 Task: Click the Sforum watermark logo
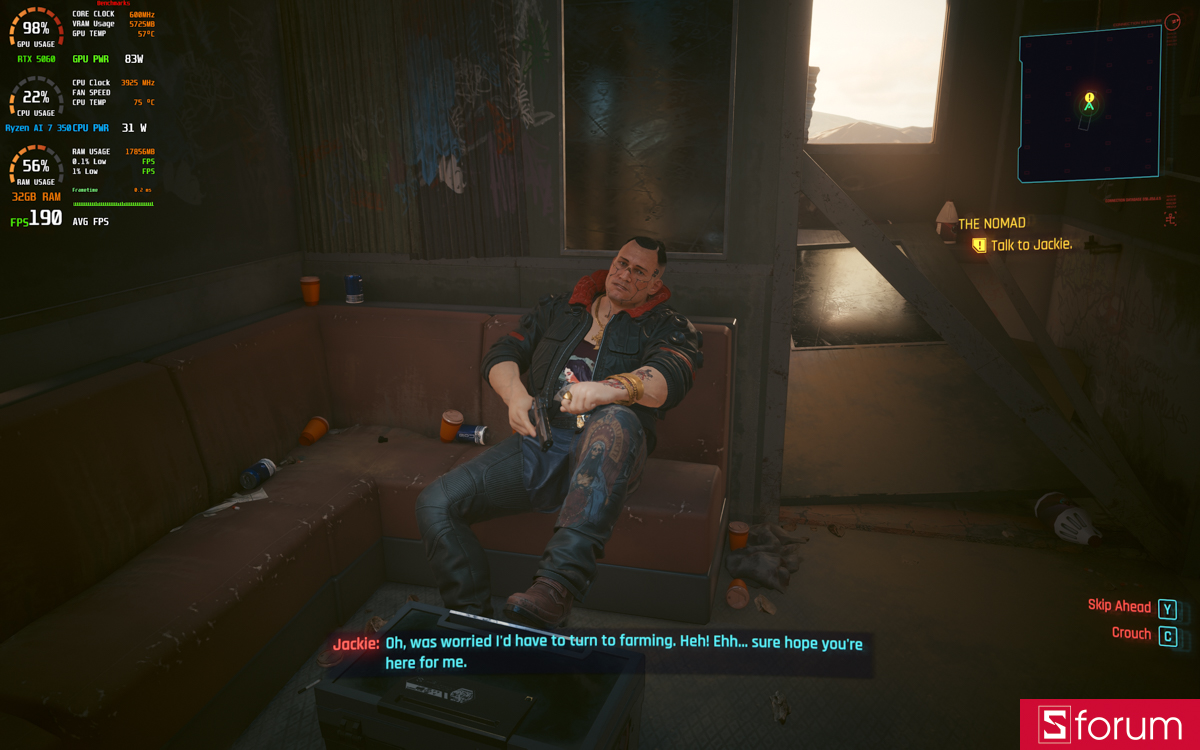(x=1109, y=725)
